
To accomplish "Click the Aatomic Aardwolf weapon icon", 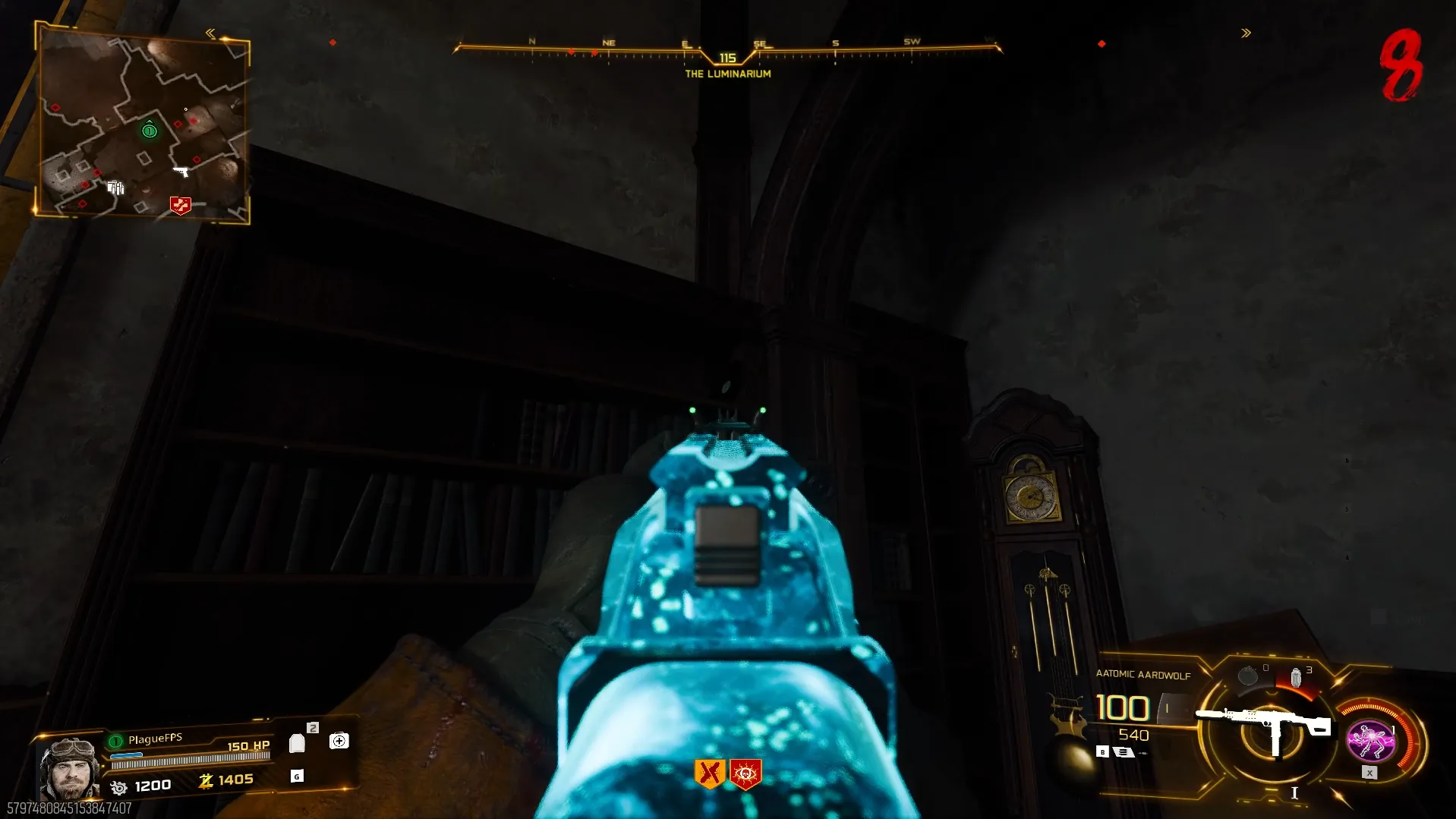I will (x=1263, y=725).
